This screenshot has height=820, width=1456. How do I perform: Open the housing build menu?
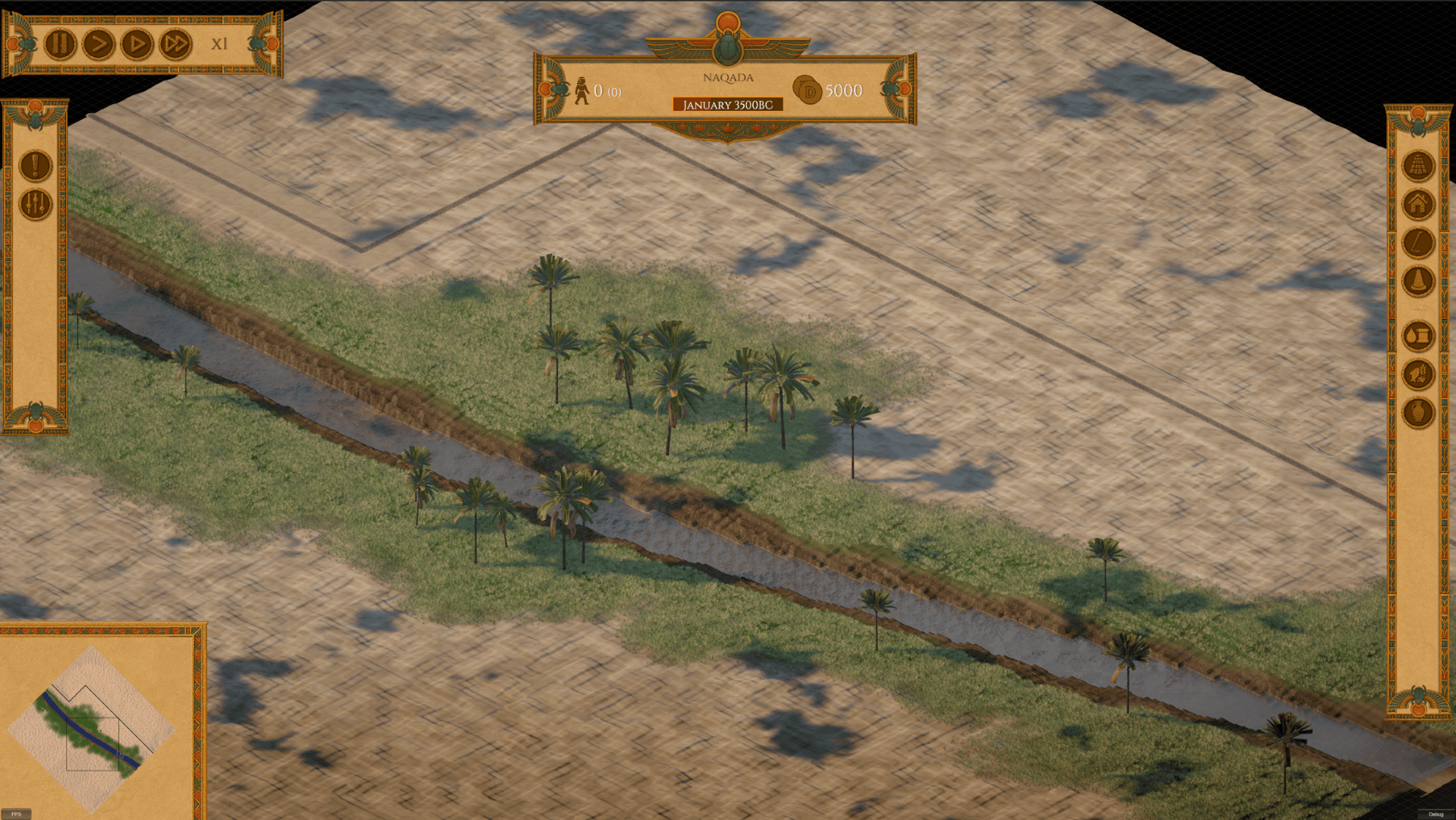point(1417,203)
